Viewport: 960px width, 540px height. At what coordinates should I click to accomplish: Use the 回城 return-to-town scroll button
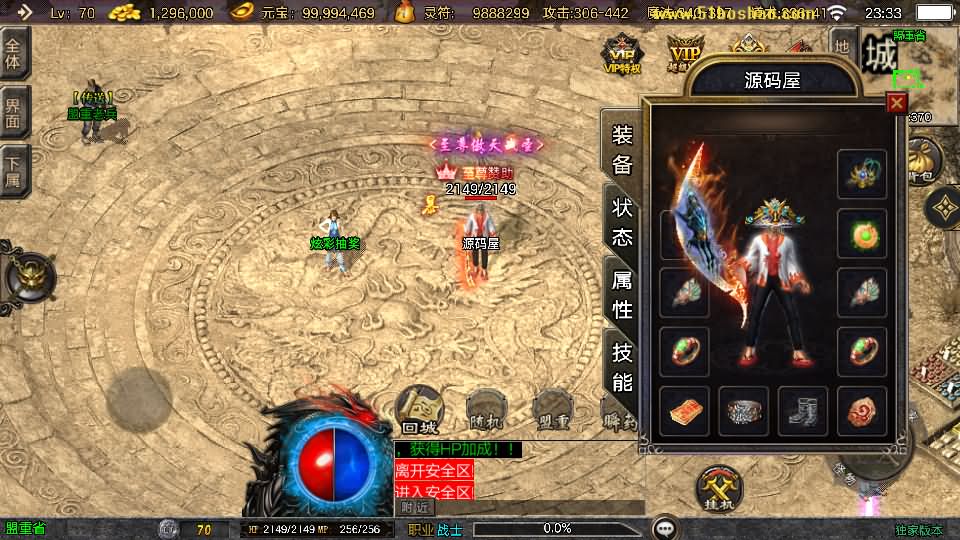tap(420, 408)
